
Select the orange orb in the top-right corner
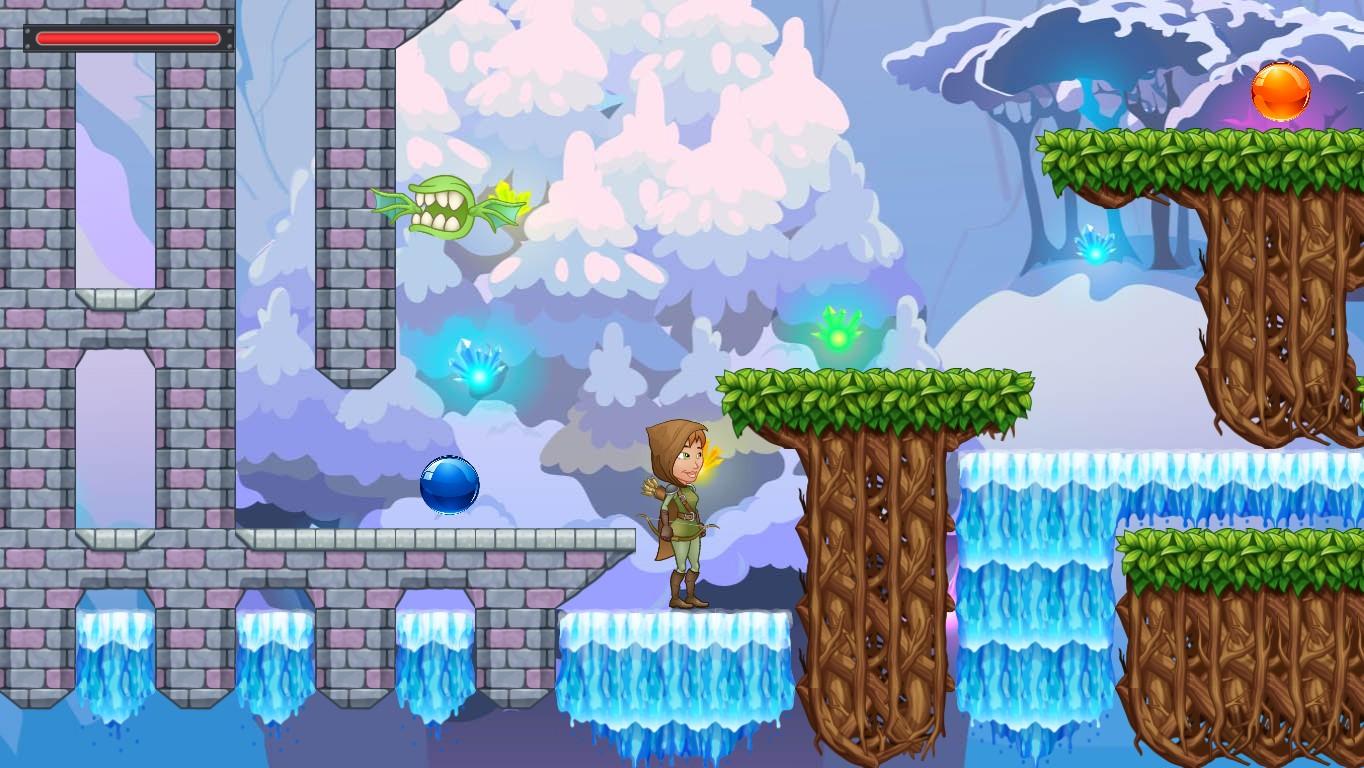(x=1283, y=91)
